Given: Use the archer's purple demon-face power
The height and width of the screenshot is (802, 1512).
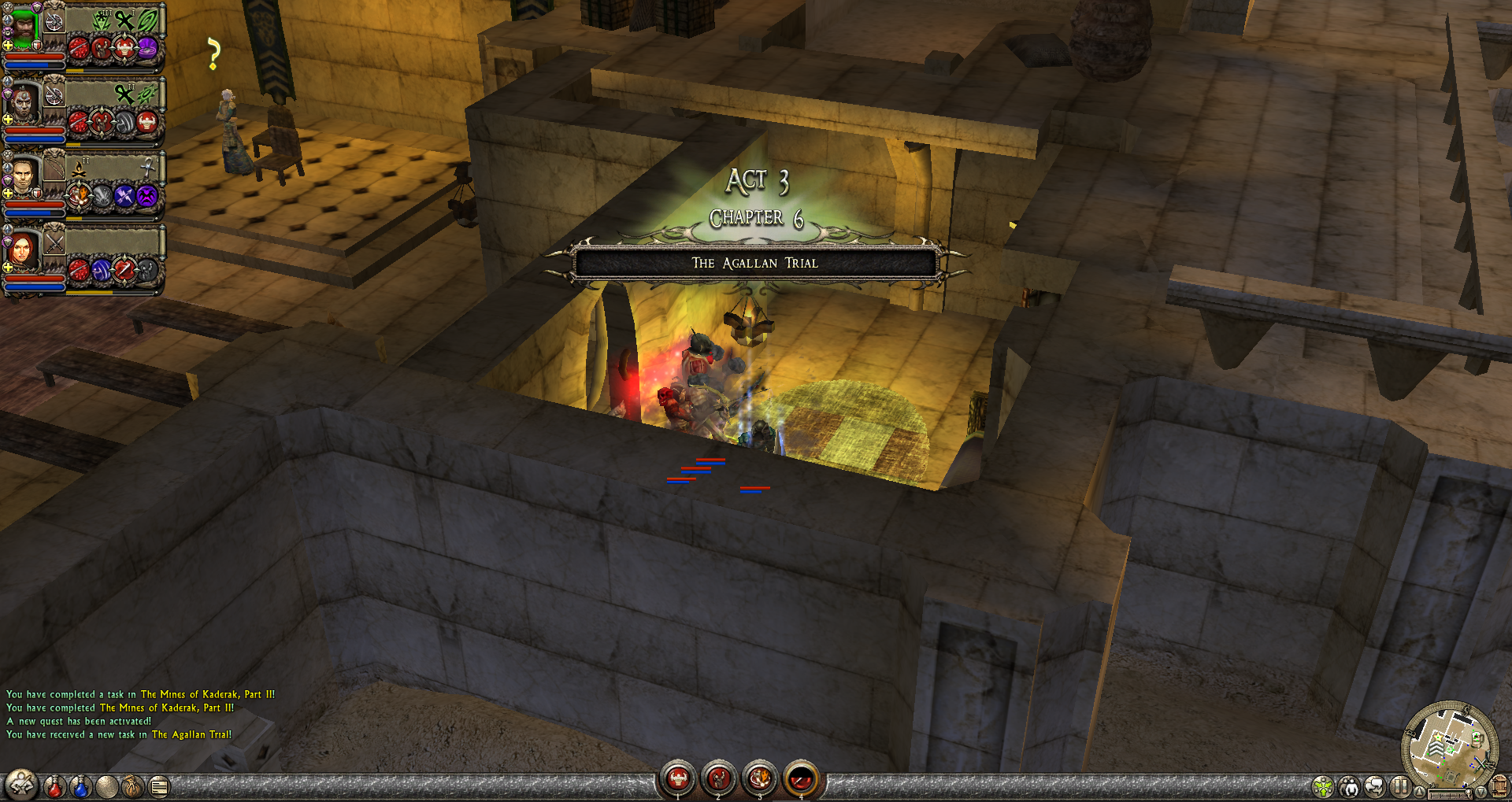Looking at the screenshot, I should coord(147,196).
